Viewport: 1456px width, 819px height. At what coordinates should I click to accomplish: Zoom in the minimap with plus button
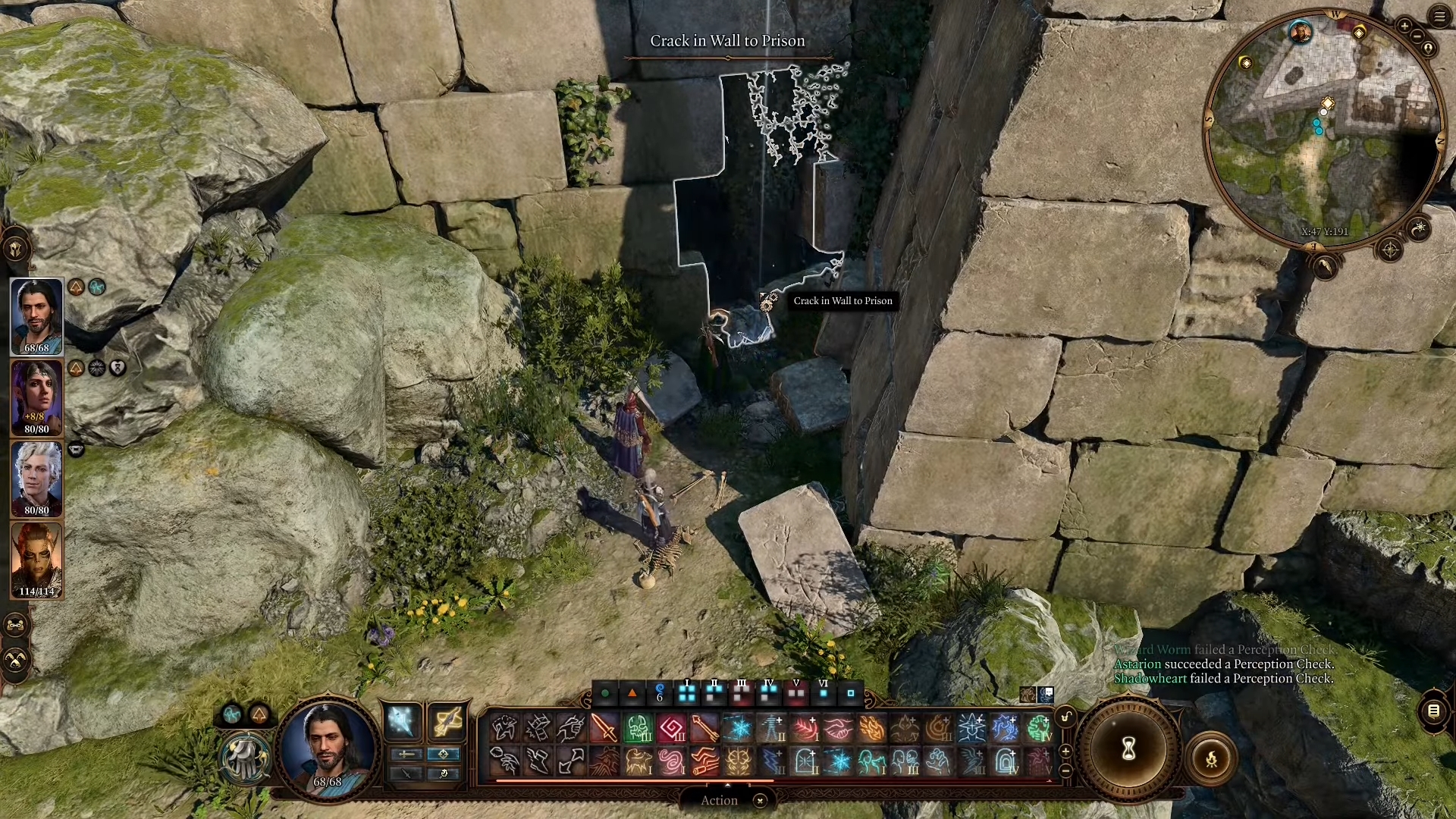[x=1404, y=27]
